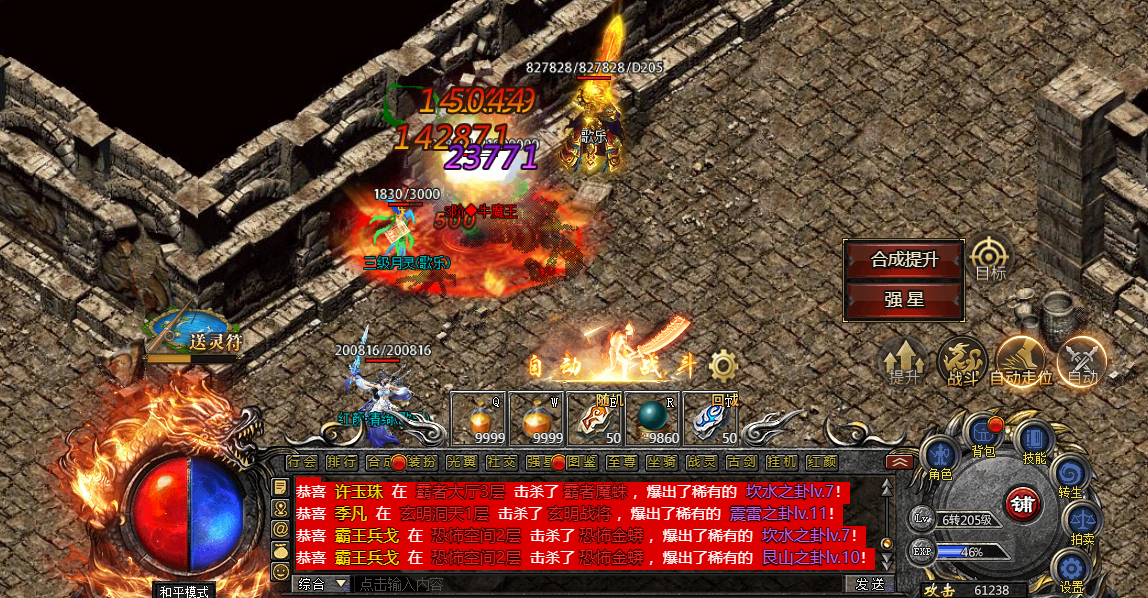The width and height of the screenshot is (1148, 598).
Task: Open the 角色 character sheet
Action: pos(940,458)
